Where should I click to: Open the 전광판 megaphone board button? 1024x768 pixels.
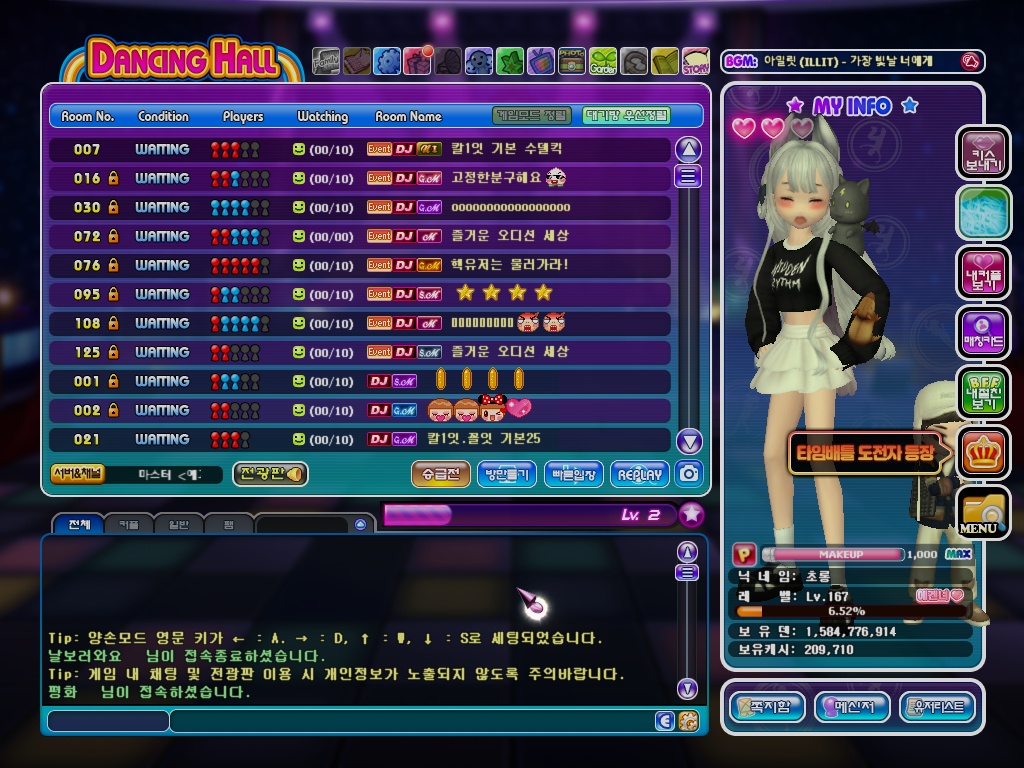point(270,474)
